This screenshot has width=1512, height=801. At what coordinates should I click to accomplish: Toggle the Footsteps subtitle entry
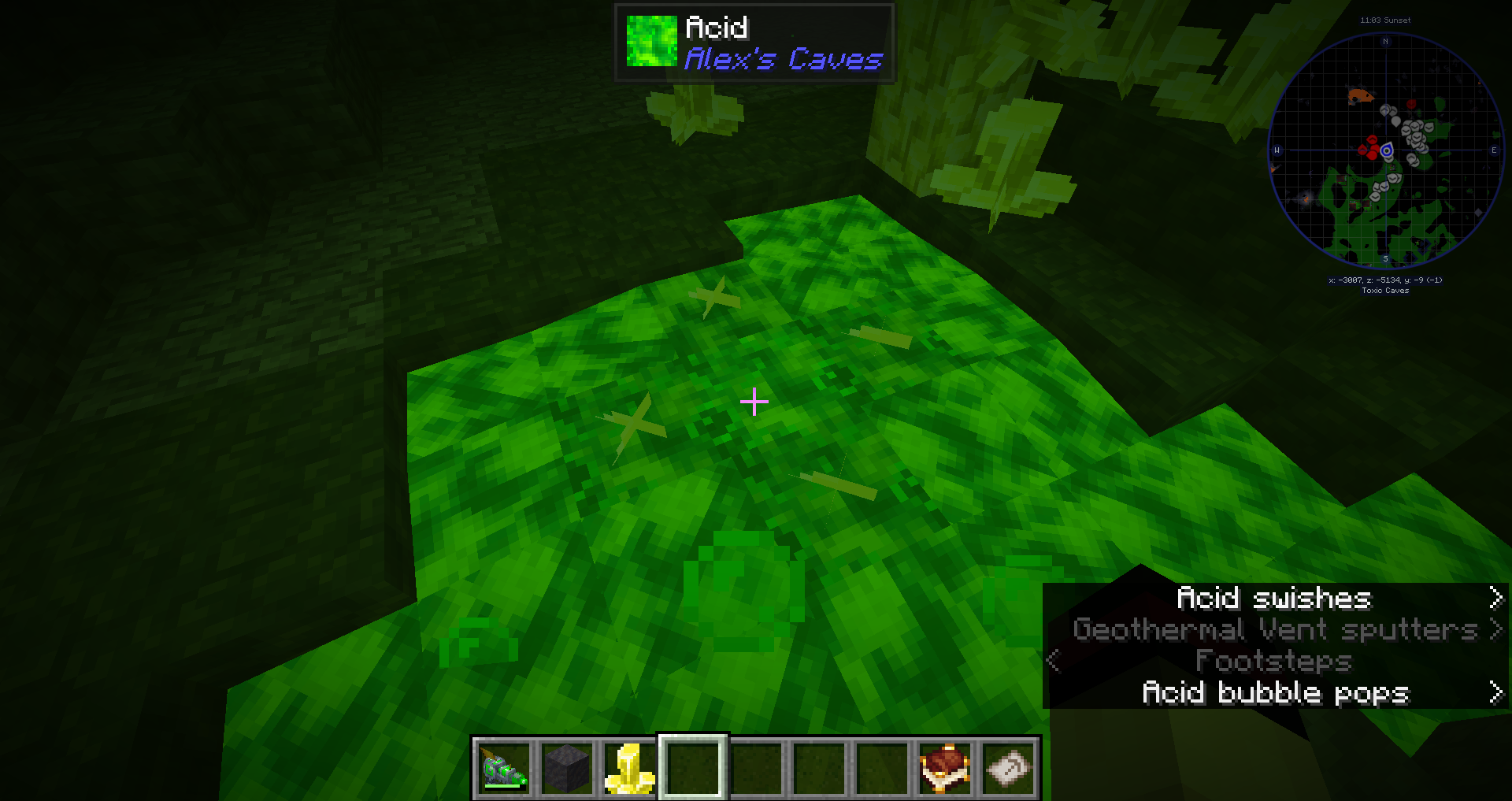1273,661
